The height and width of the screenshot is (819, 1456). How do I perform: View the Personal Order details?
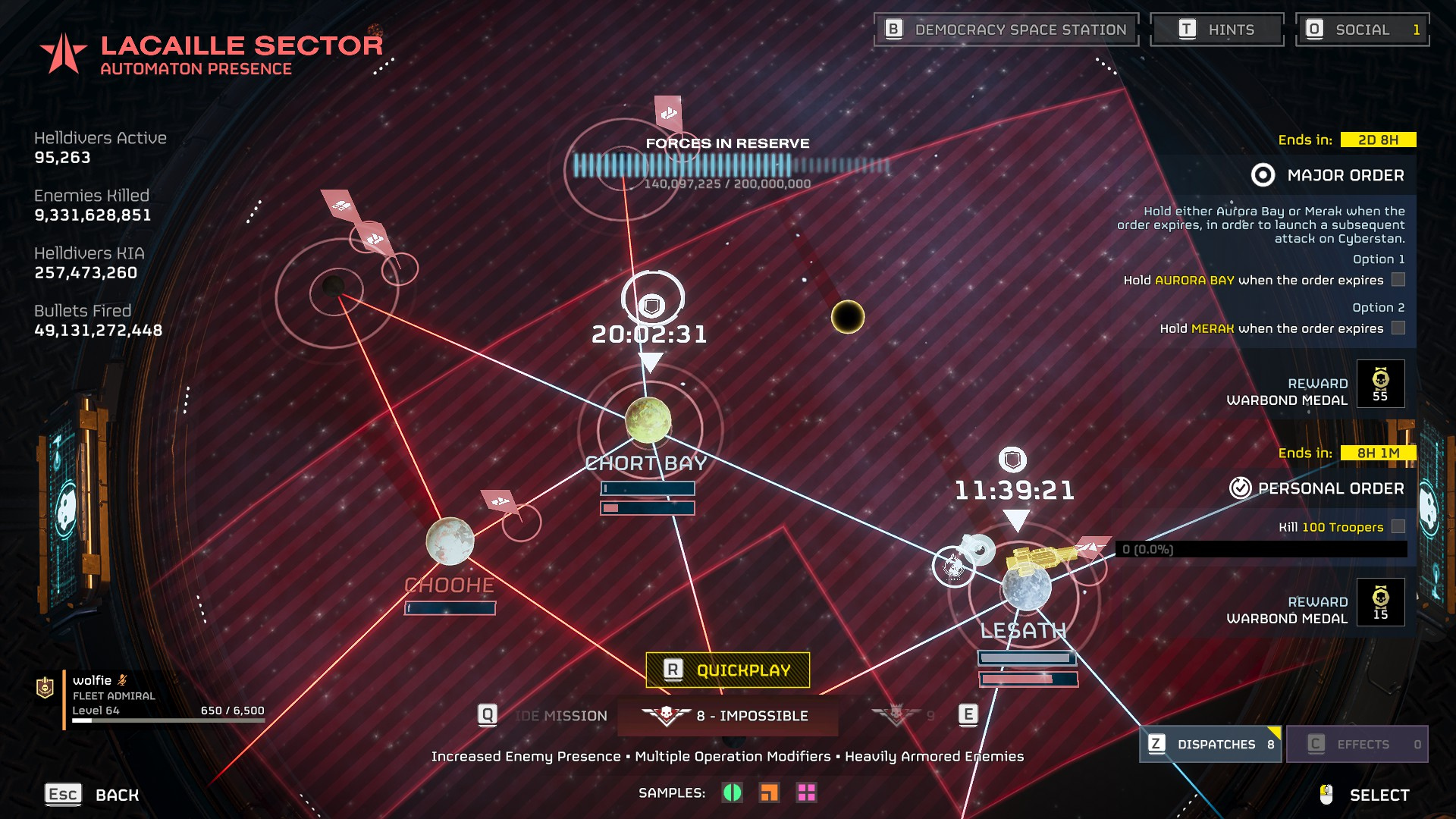click(x=1318, y=488)
